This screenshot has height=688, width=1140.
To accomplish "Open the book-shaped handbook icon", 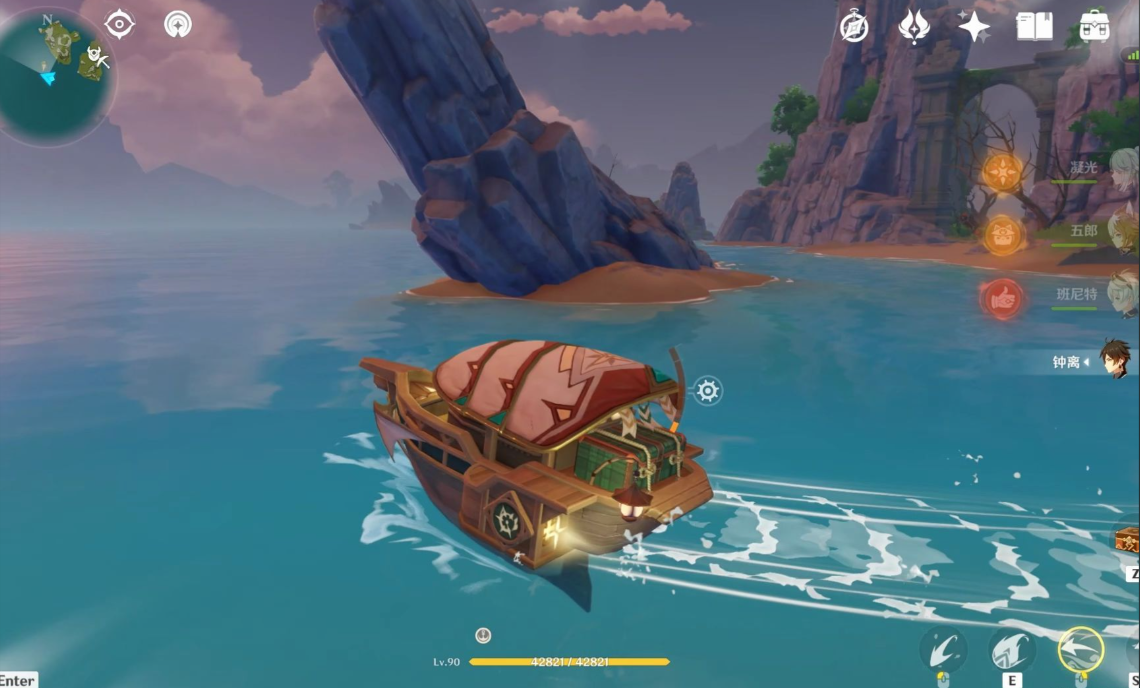I will tap(1034, 27).
